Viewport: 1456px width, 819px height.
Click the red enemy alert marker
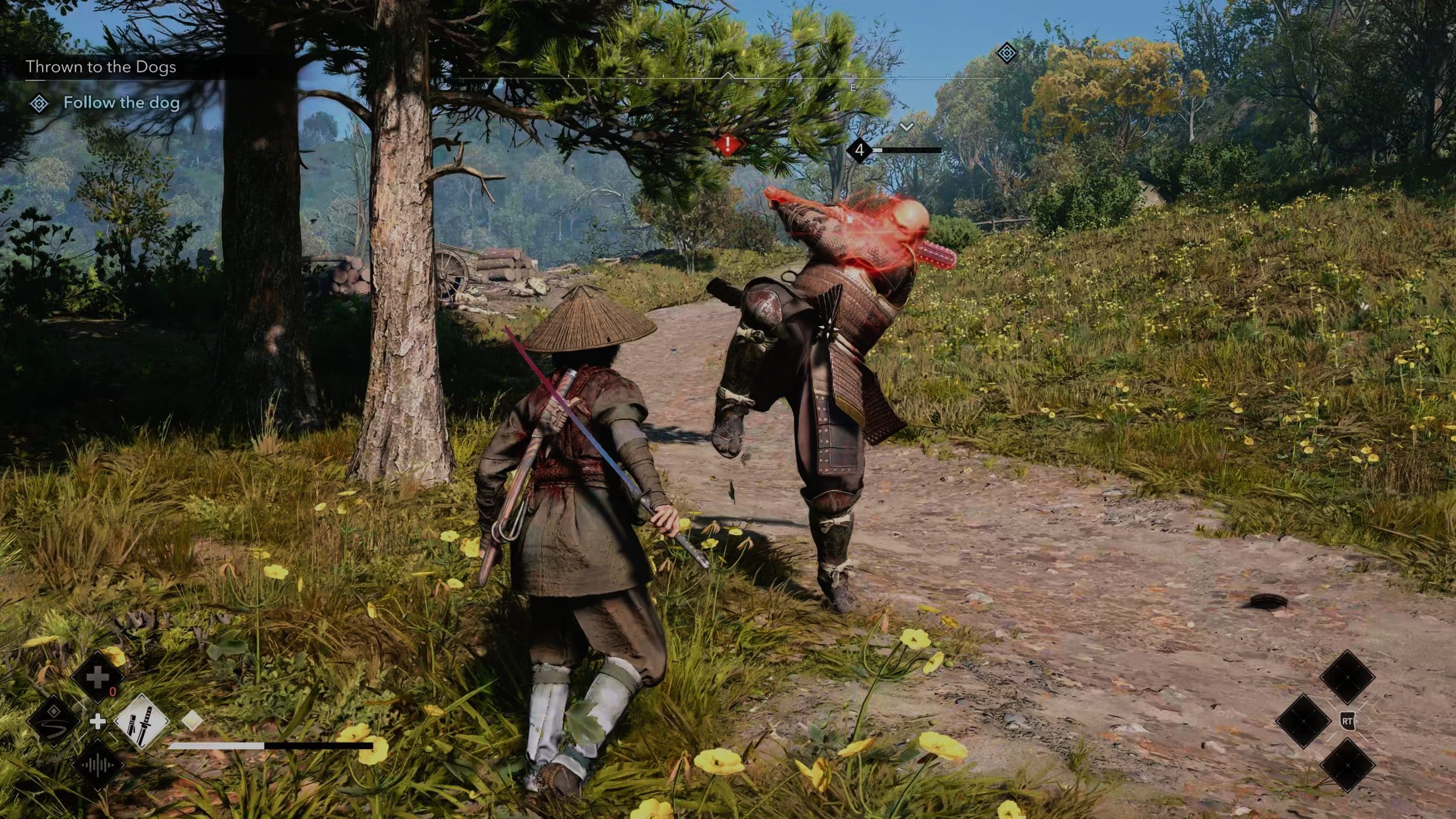(727, 144)
